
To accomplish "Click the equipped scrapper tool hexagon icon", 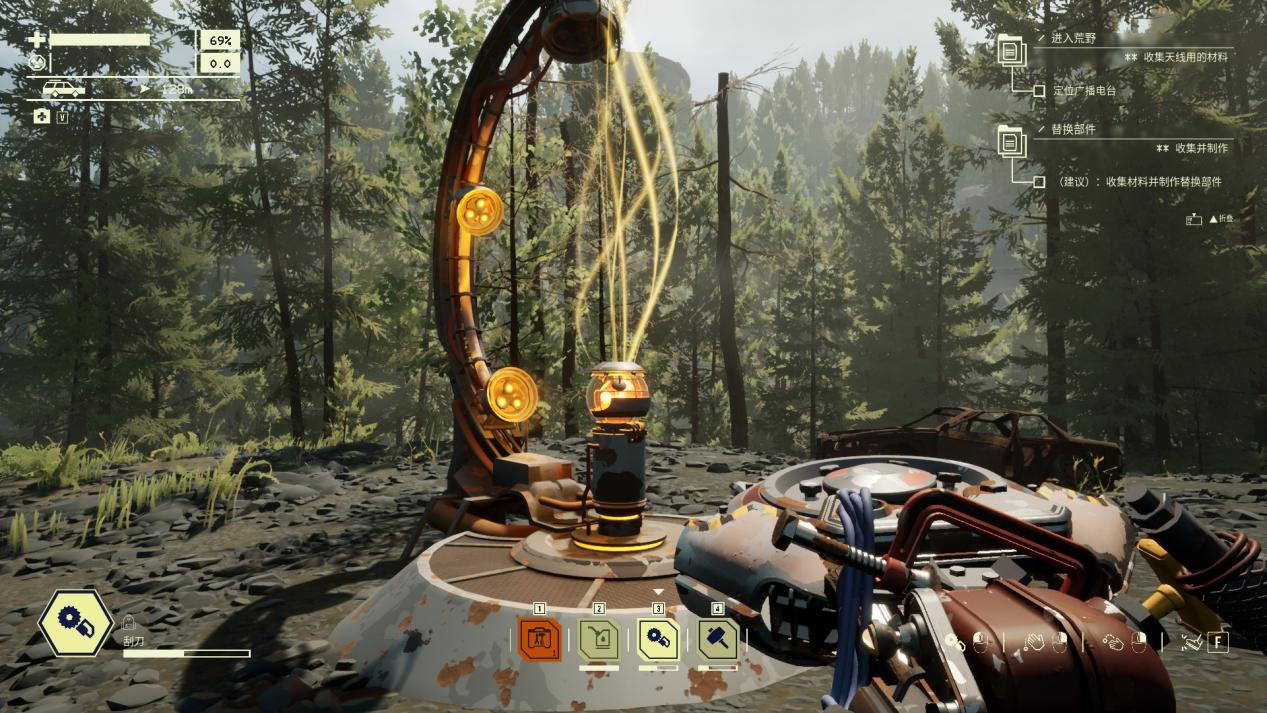I will 76,622.
